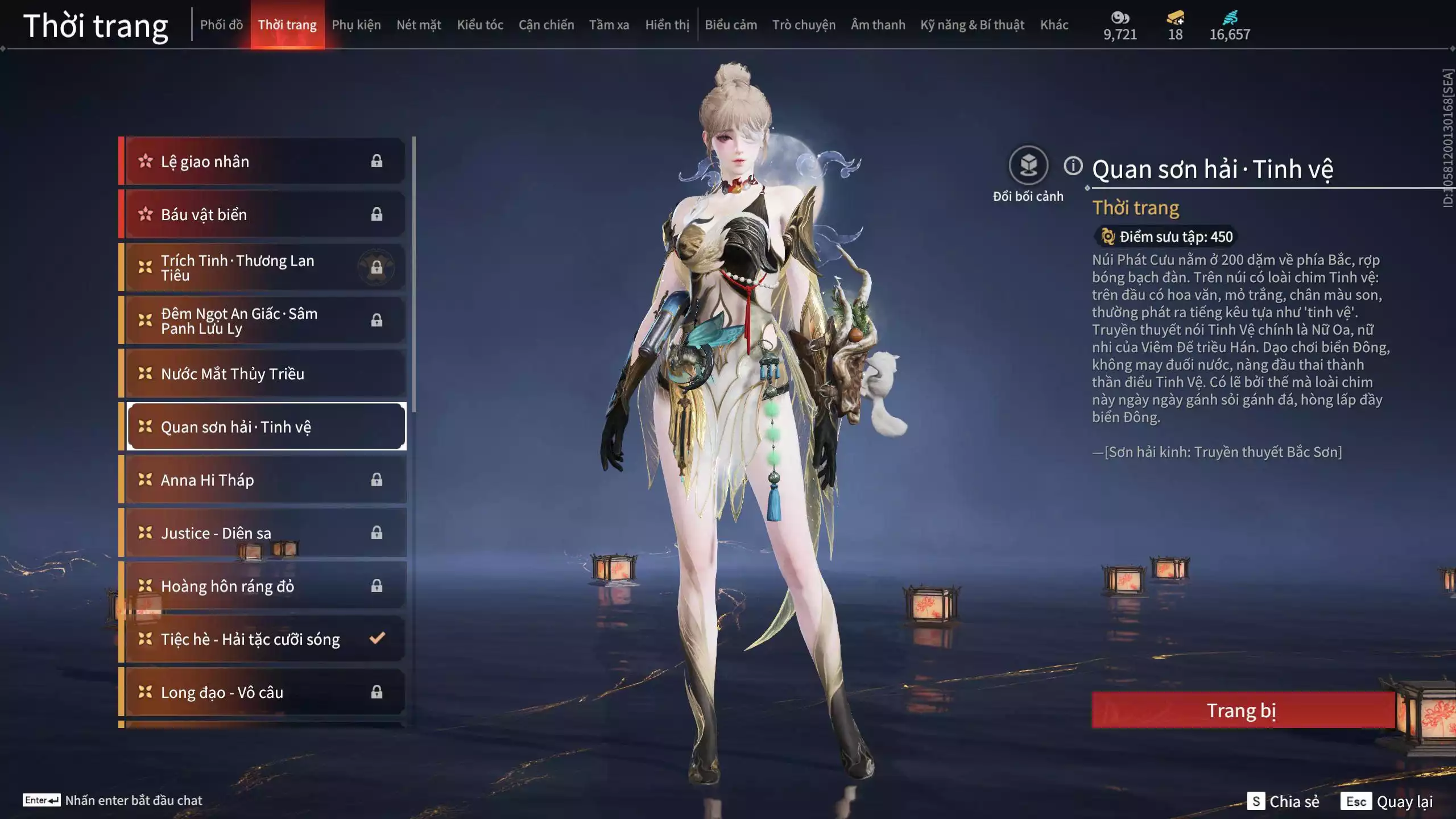
Task: Click the Đổi bối cảnh background icon
Action: click(x=1028, y=166)
